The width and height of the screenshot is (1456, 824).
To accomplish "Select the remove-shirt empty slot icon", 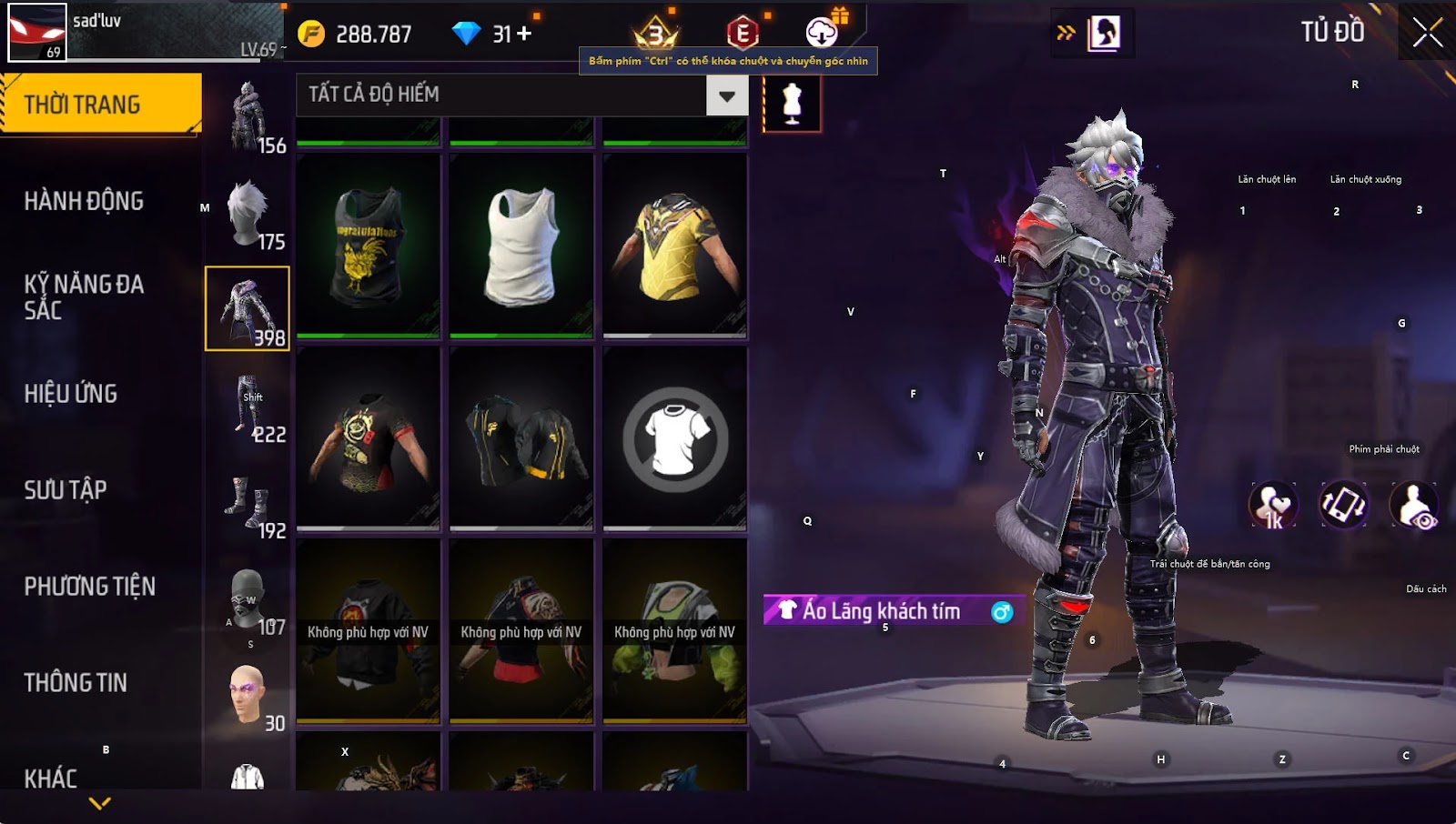I will [x=674, y=439].
